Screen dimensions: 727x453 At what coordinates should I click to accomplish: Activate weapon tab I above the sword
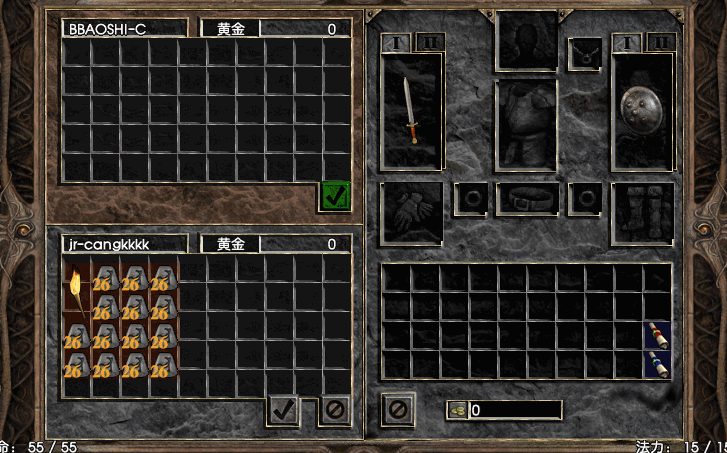pyautogui.click(x=393, y=43)
